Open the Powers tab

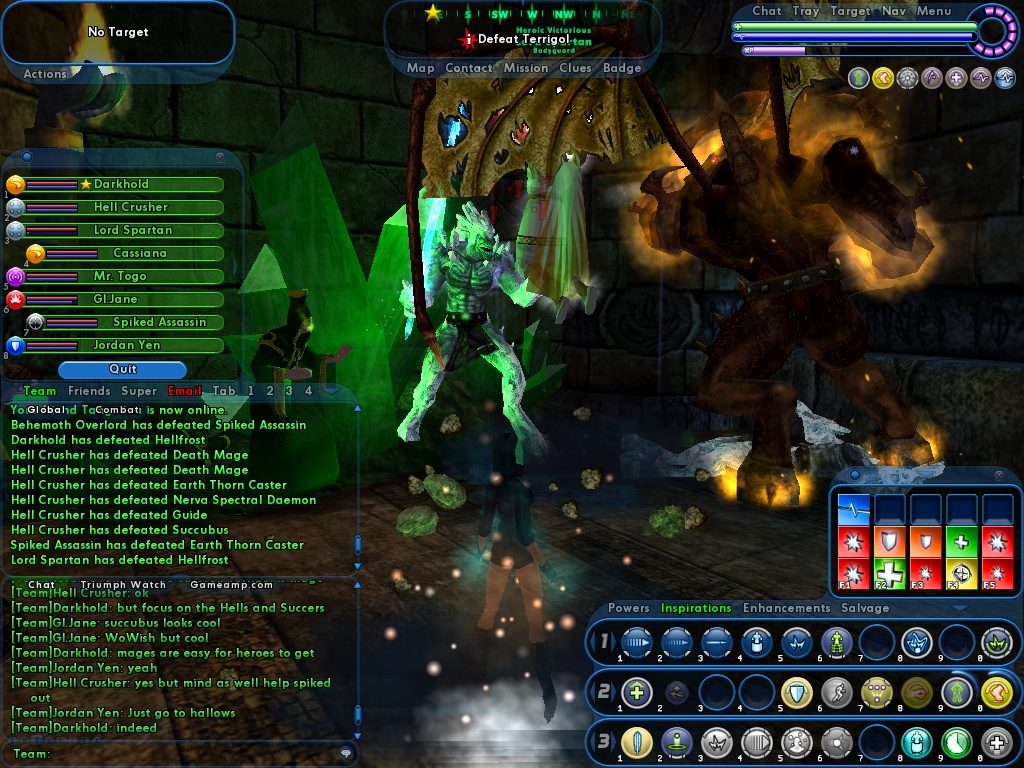point(628,608)
